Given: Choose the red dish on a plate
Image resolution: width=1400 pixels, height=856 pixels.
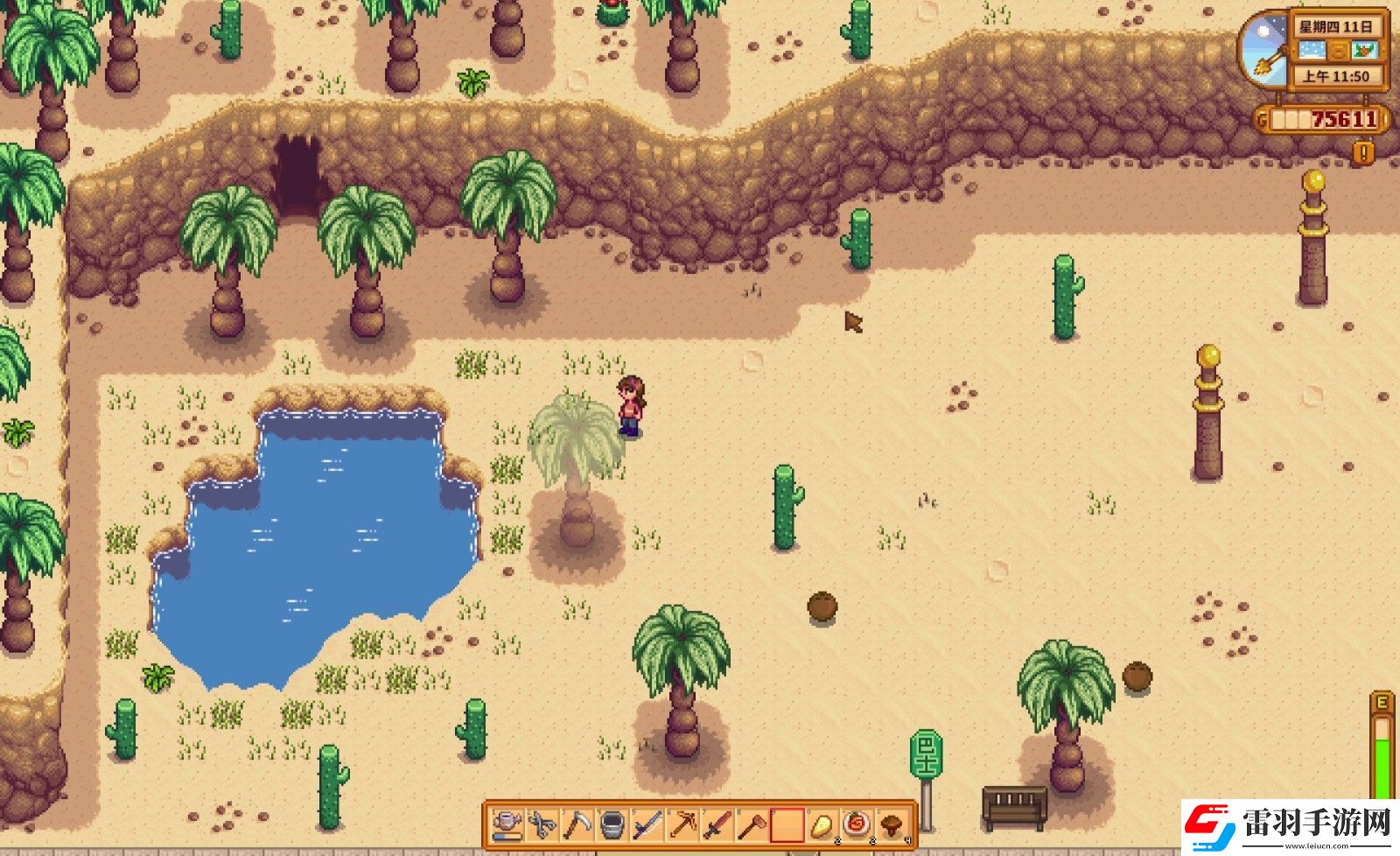Looking at the screenshot, I should 857,824.
